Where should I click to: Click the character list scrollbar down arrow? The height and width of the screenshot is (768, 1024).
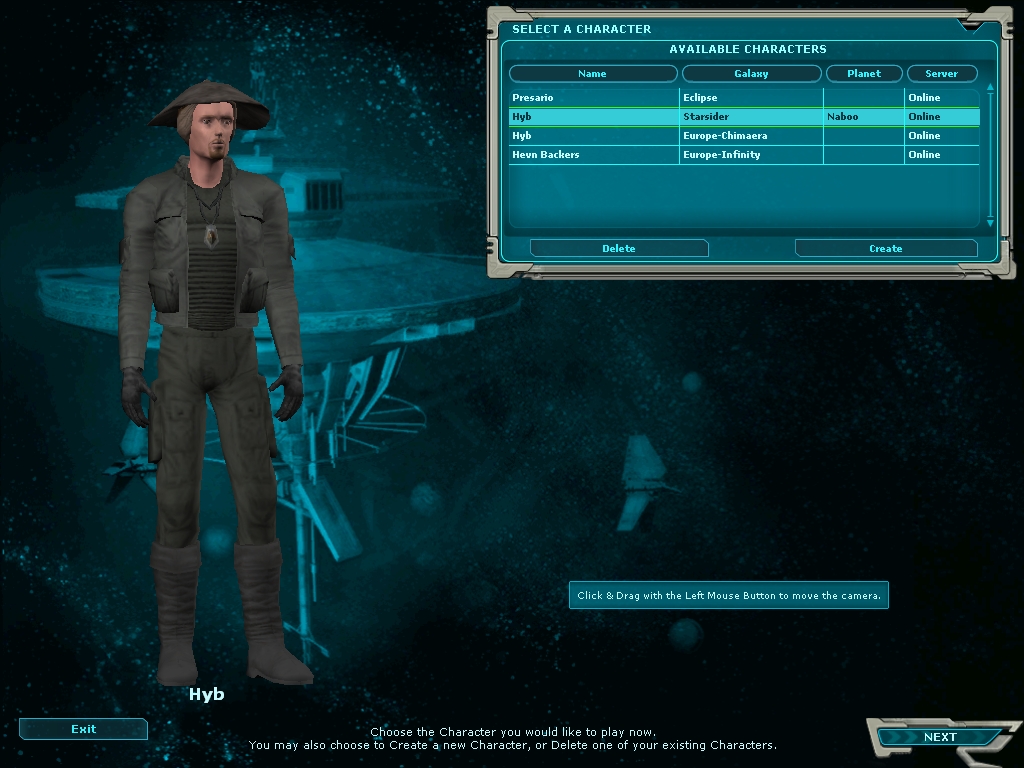(990, 223)
